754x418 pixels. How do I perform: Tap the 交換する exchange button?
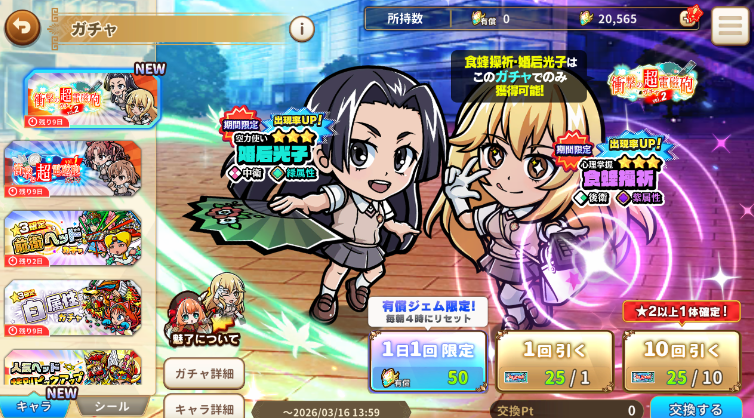(x=696, y=408)
